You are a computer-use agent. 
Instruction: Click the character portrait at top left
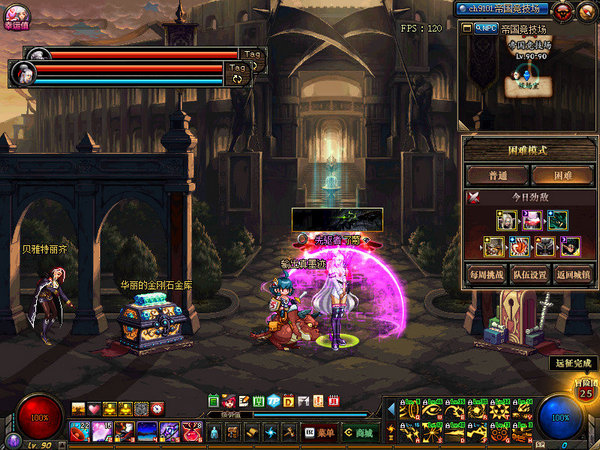[16, 13]
